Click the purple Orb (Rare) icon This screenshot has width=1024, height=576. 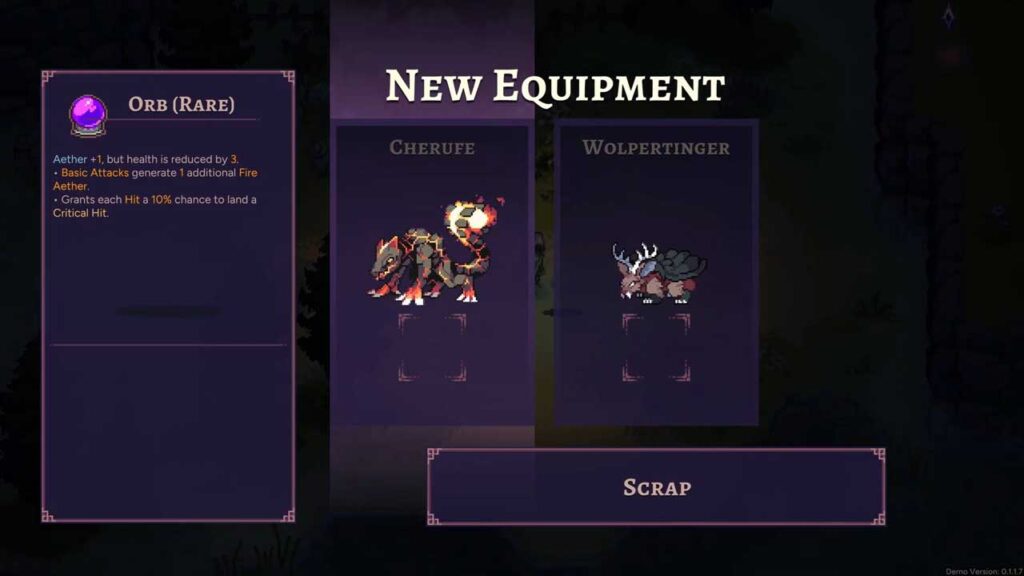point(87,113)
